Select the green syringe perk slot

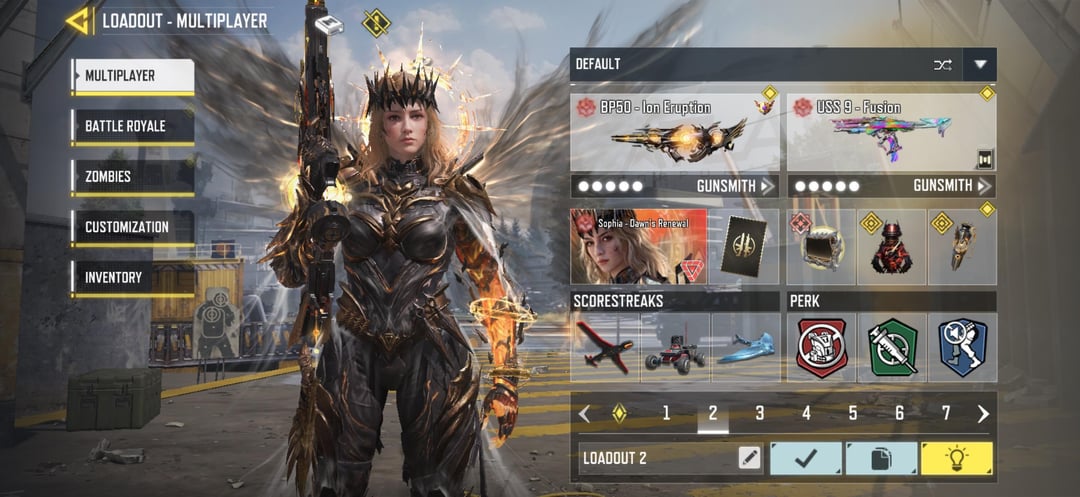click(892, 348)
